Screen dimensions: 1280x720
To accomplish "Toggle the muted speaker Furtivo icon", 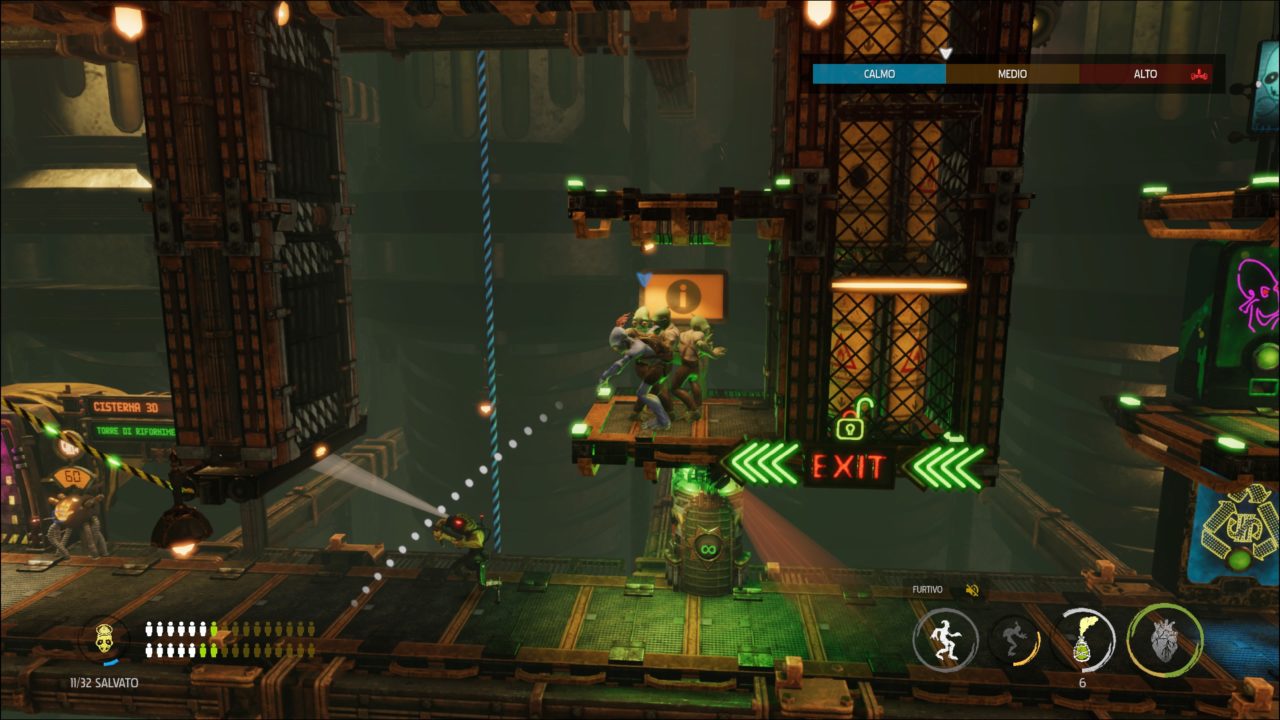I will click(x=970, y=590).
